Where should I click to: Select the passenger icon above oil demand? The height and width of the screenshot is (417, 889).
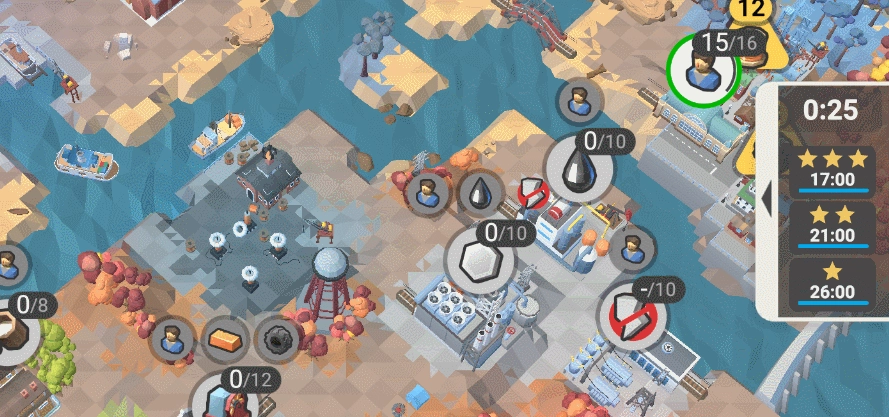click(x=578, y=100)
